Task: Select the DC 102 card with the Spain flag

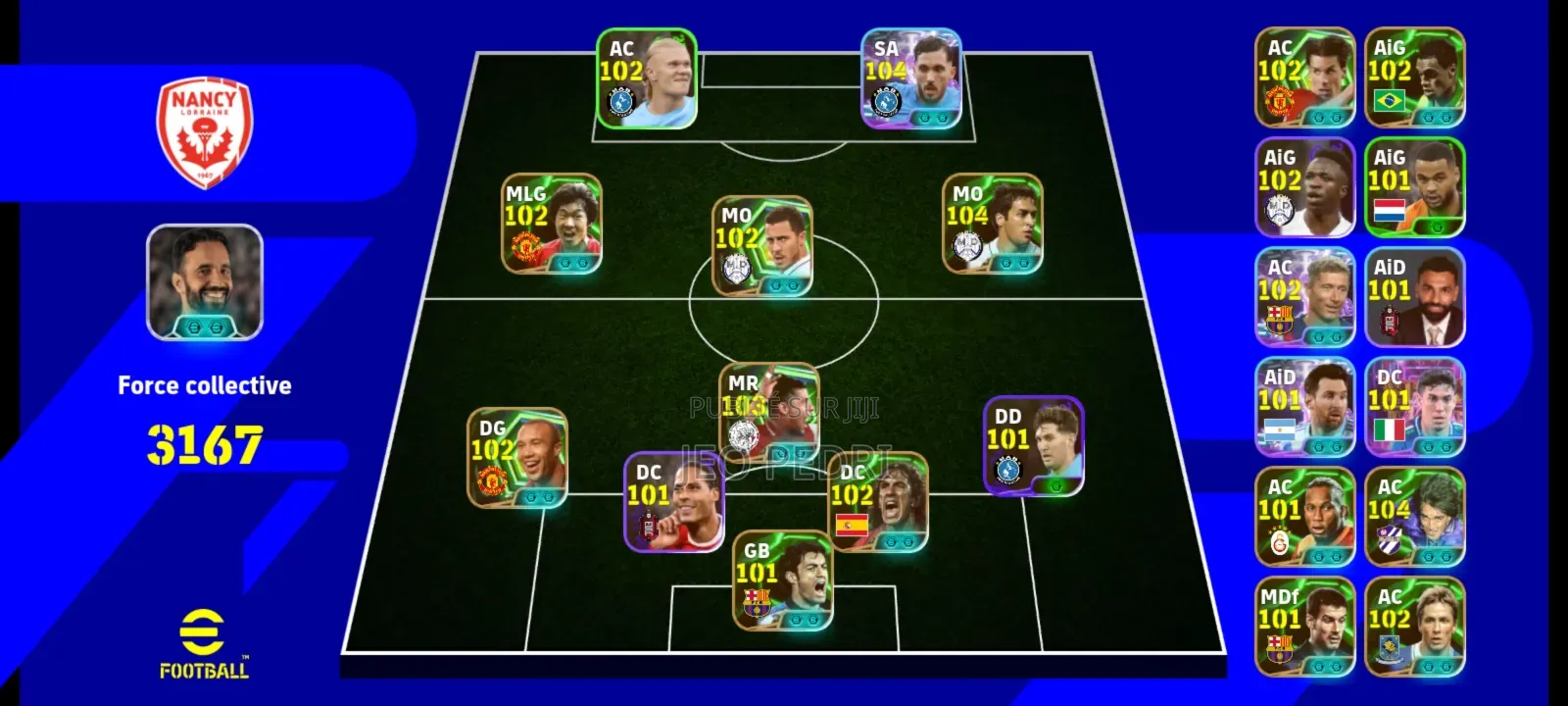Action: point(877,502)
